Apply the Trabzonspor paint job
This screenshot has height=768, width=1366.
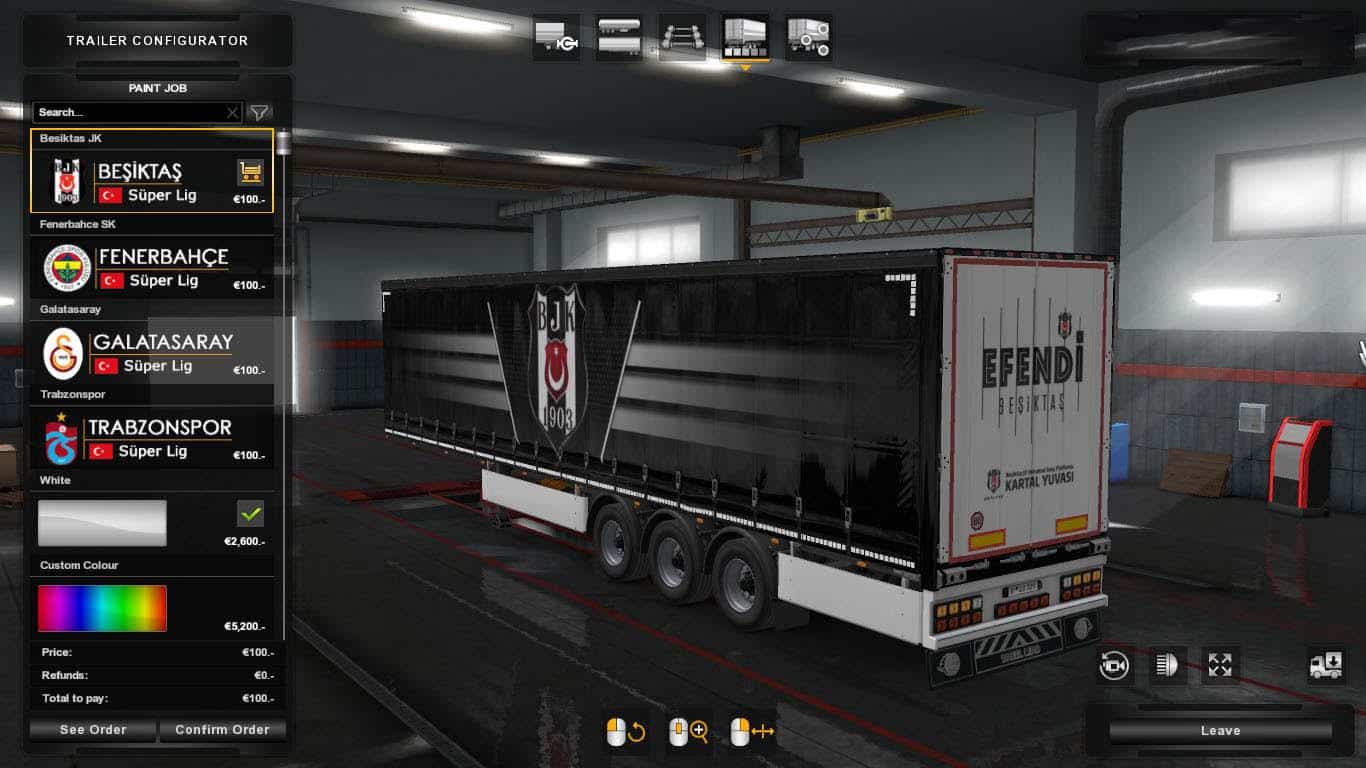point(150,439)
